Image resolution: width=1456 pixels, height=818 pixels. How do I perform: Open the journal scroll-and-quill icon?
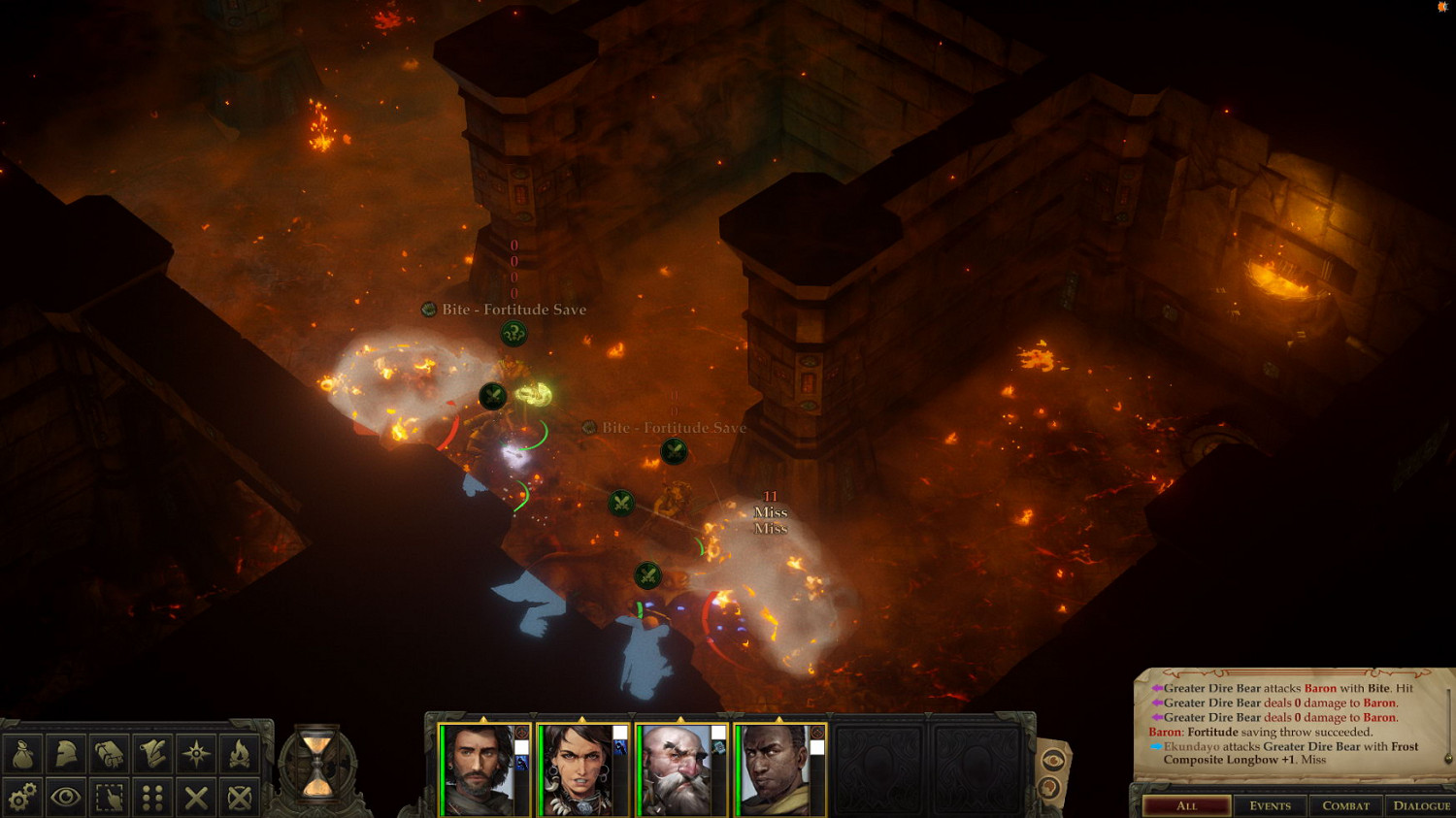pyautogui.click(x=152, y=754)
